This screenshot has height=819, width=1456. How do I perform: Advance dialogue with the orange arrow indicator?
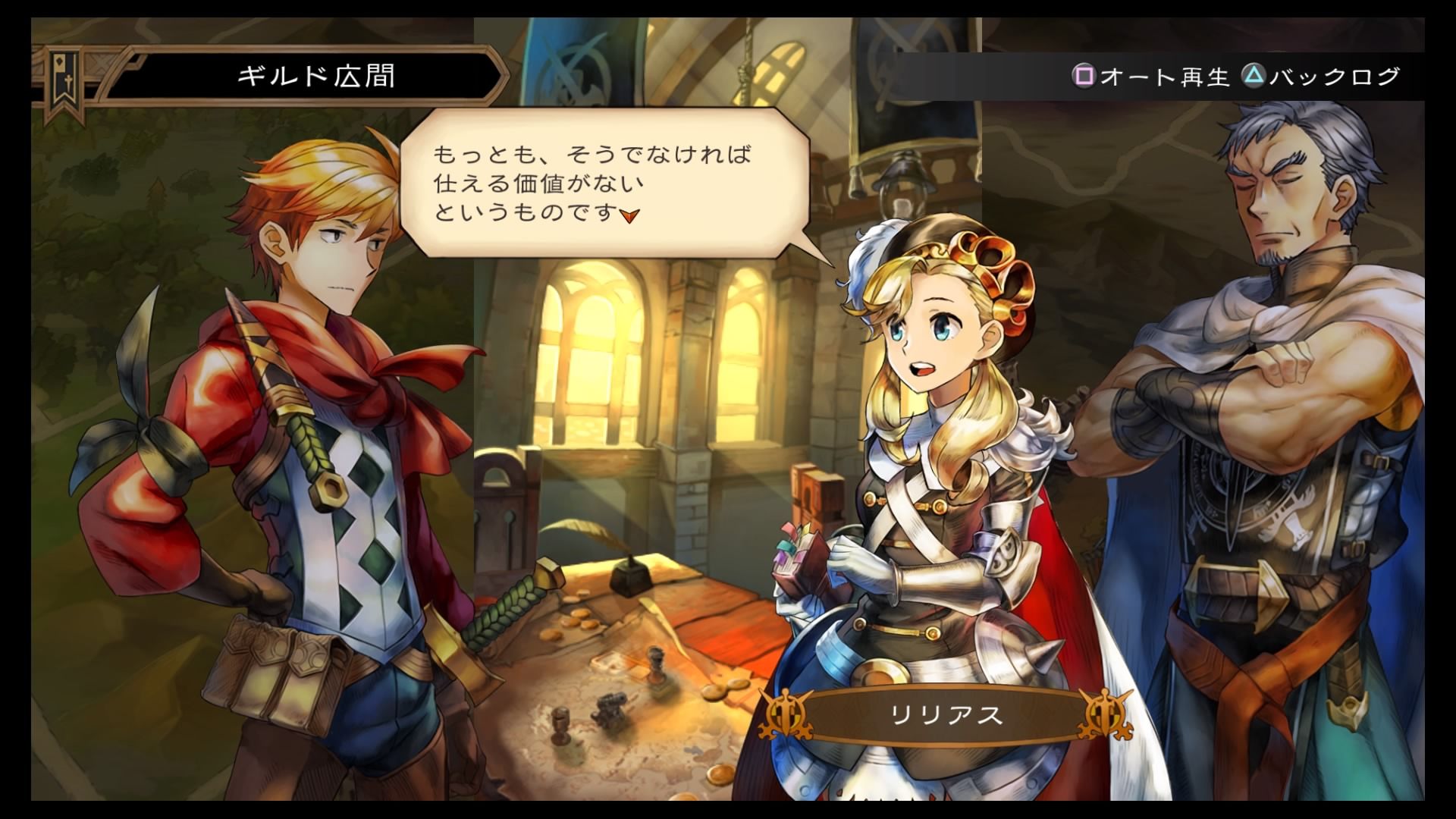(x=629, y=216)
